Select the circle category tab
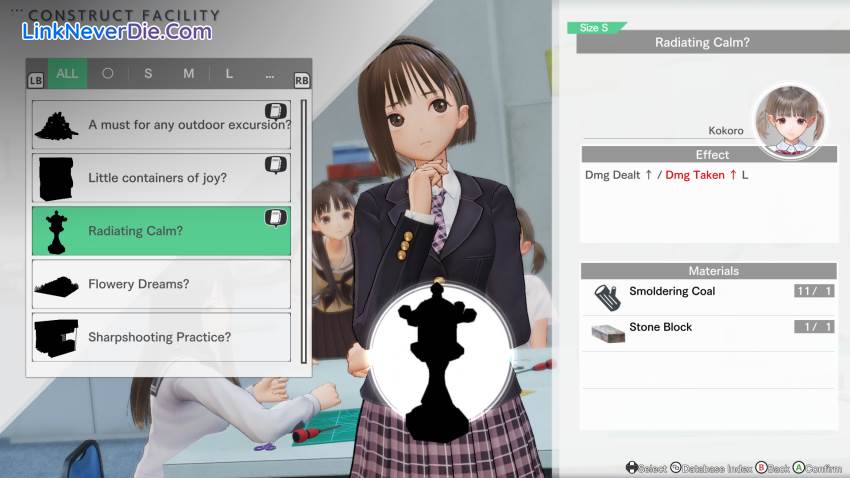The height and width of the screenshot is (478, 850). pos(108,73)
